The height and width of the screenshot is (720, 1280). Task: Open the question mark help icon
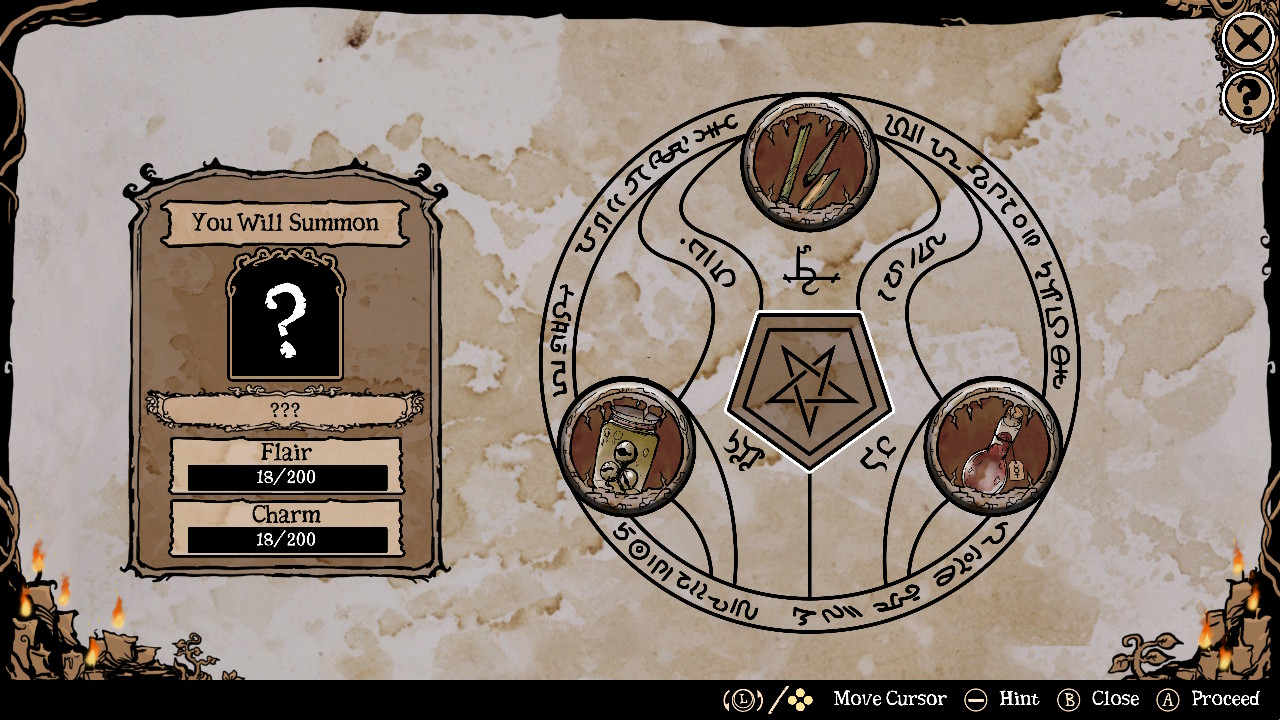[x=1246, y=97]
